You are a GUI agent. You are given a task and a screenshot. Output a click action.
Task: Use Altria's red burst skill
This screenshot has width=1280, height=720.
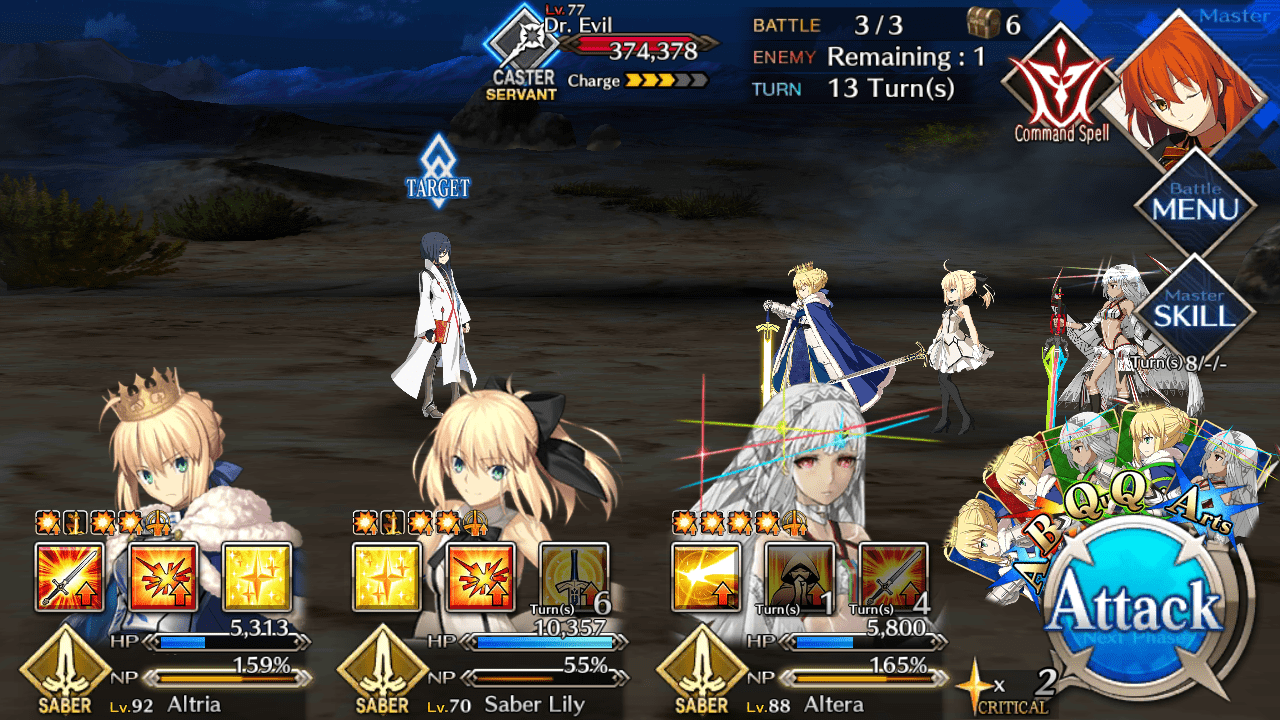click(164, 577)
